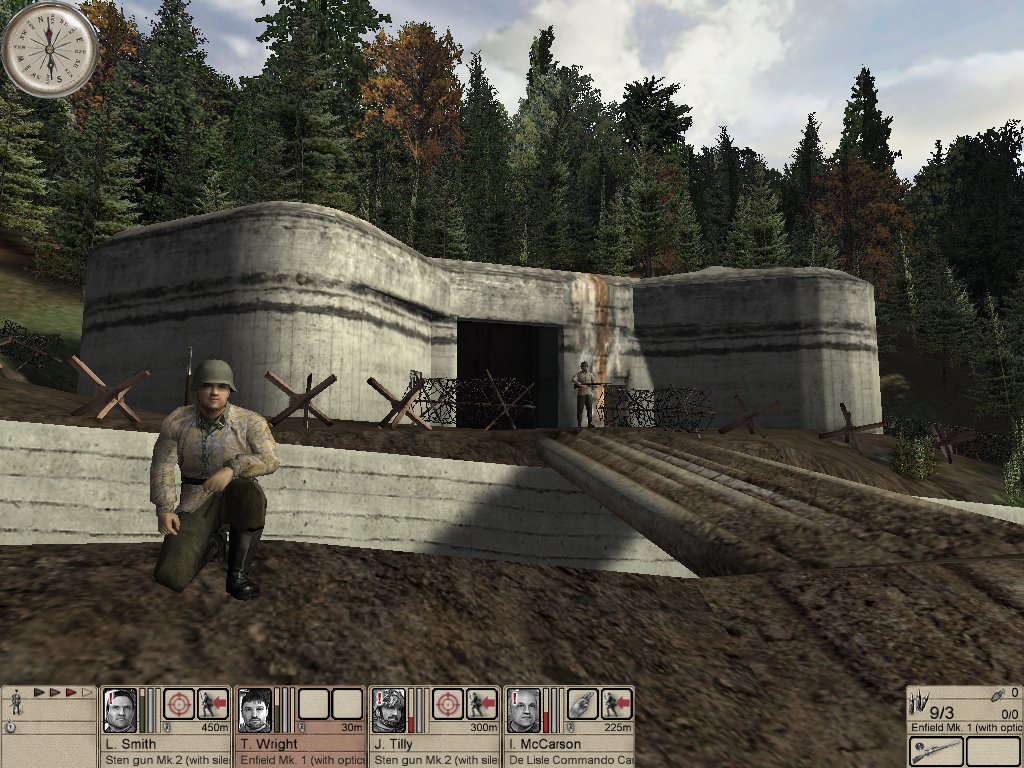
Task: Select T. Wright's portrait
Action: 255,710
